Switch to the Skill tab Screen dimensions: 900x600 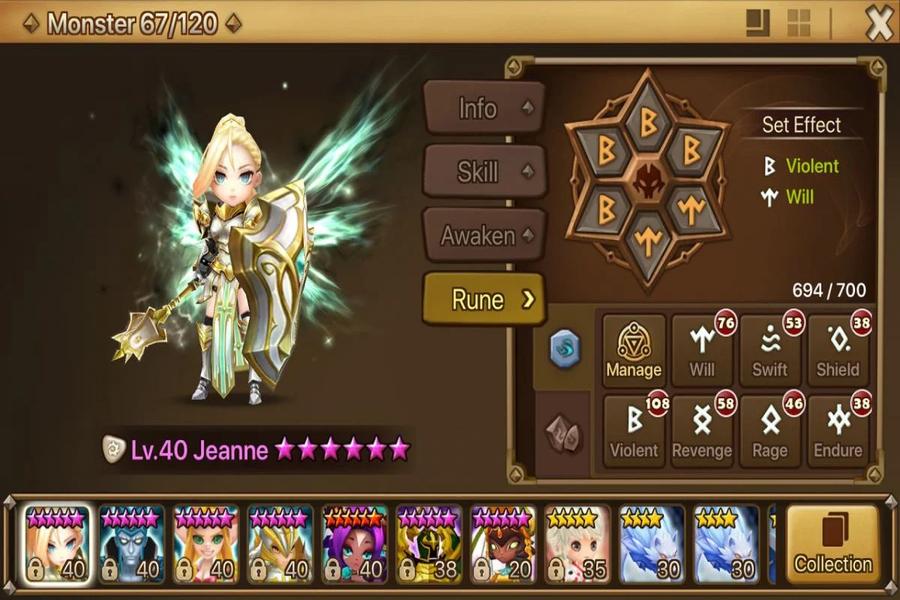click(x=484, y=172)
